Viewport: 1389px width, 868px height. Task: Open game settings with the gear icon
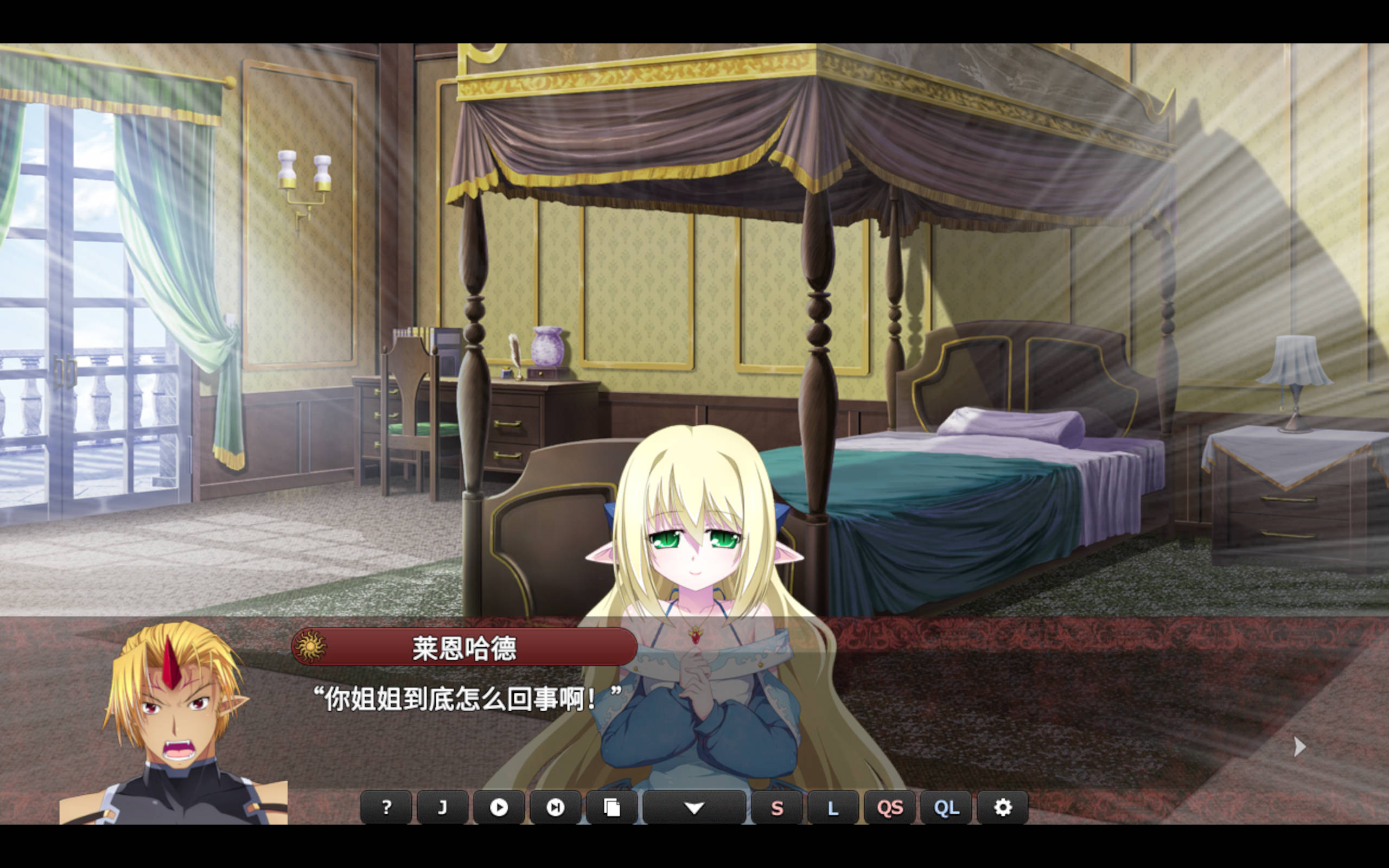pyautogui.click(x=1003, y=808)
